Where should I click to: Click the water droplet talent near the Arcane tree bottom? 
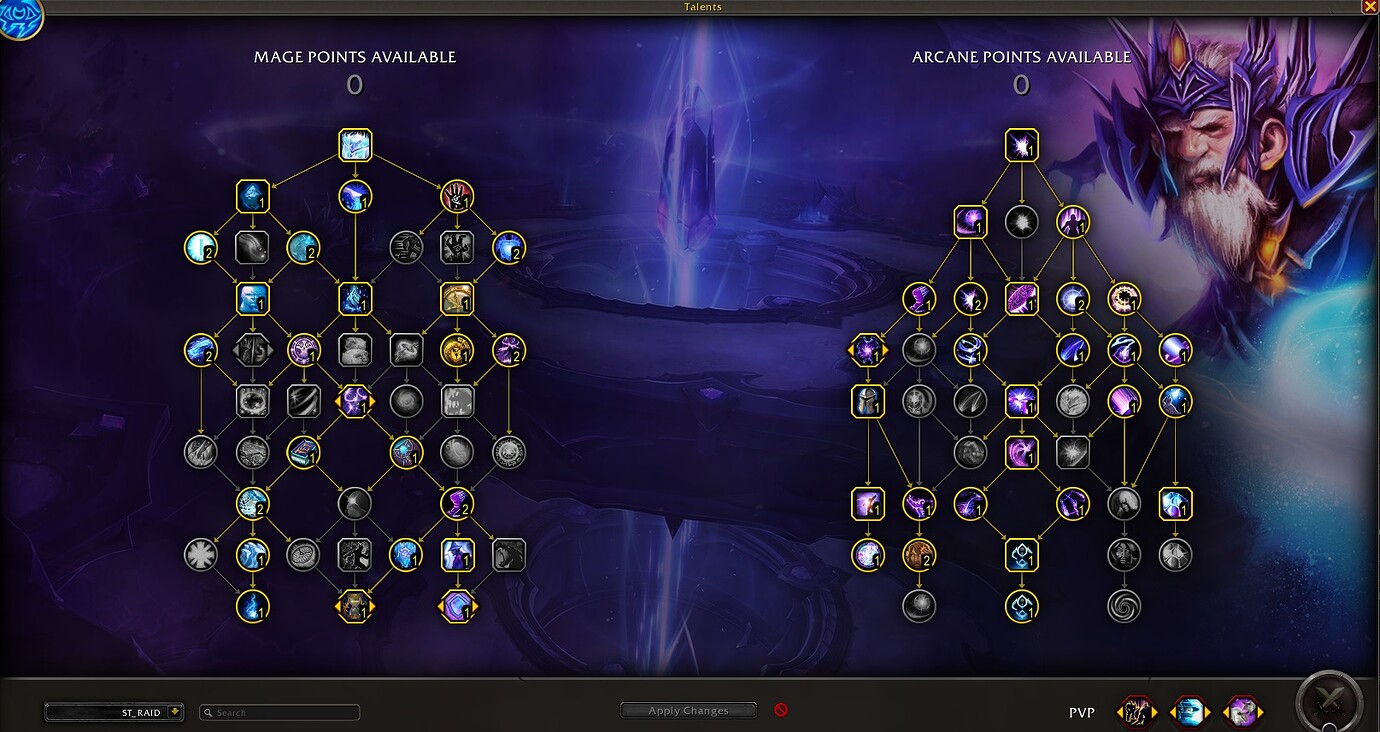coord(1021,604)
